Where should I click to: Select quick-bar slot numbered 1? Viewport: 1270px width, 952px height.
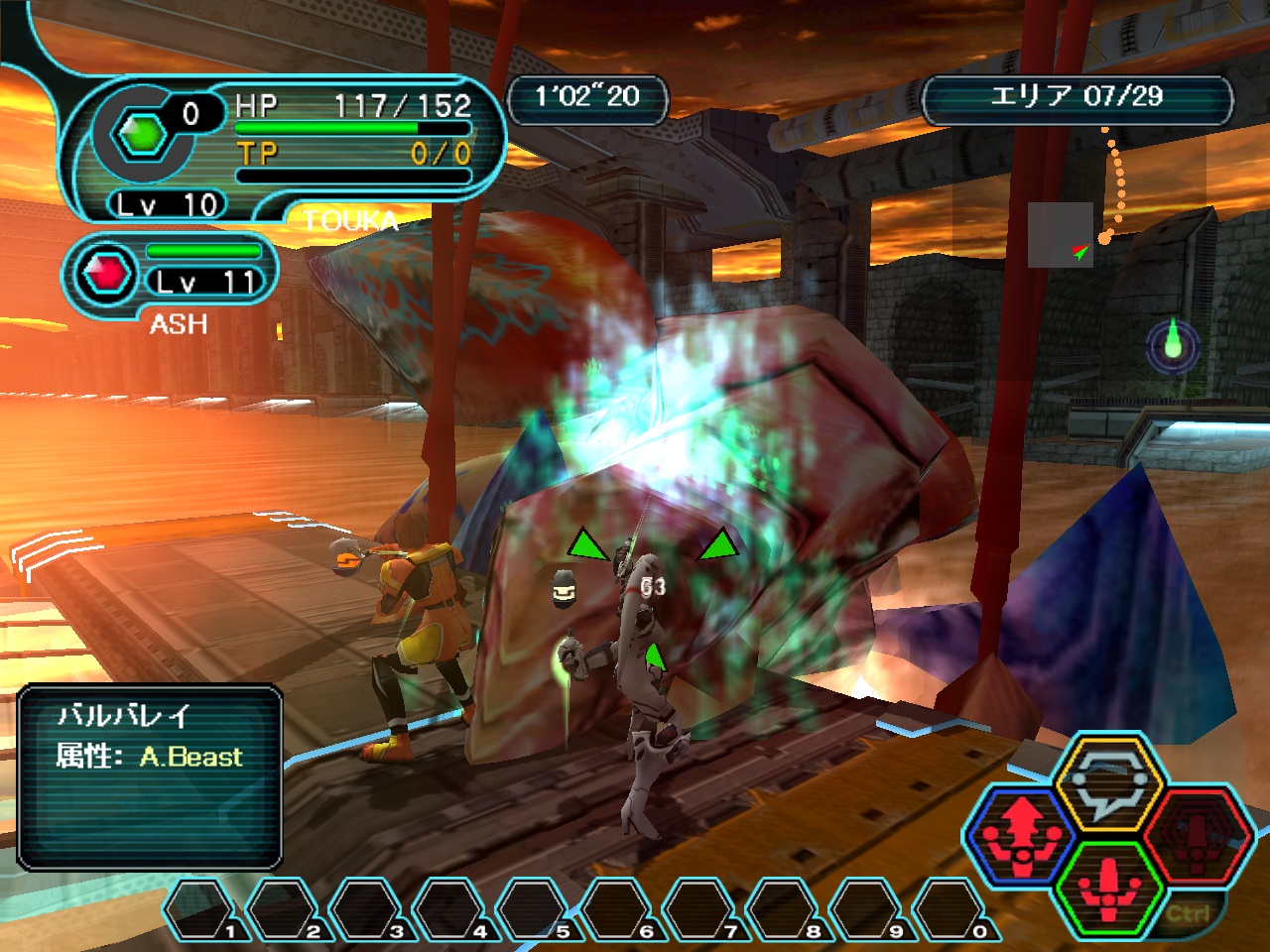201,910
